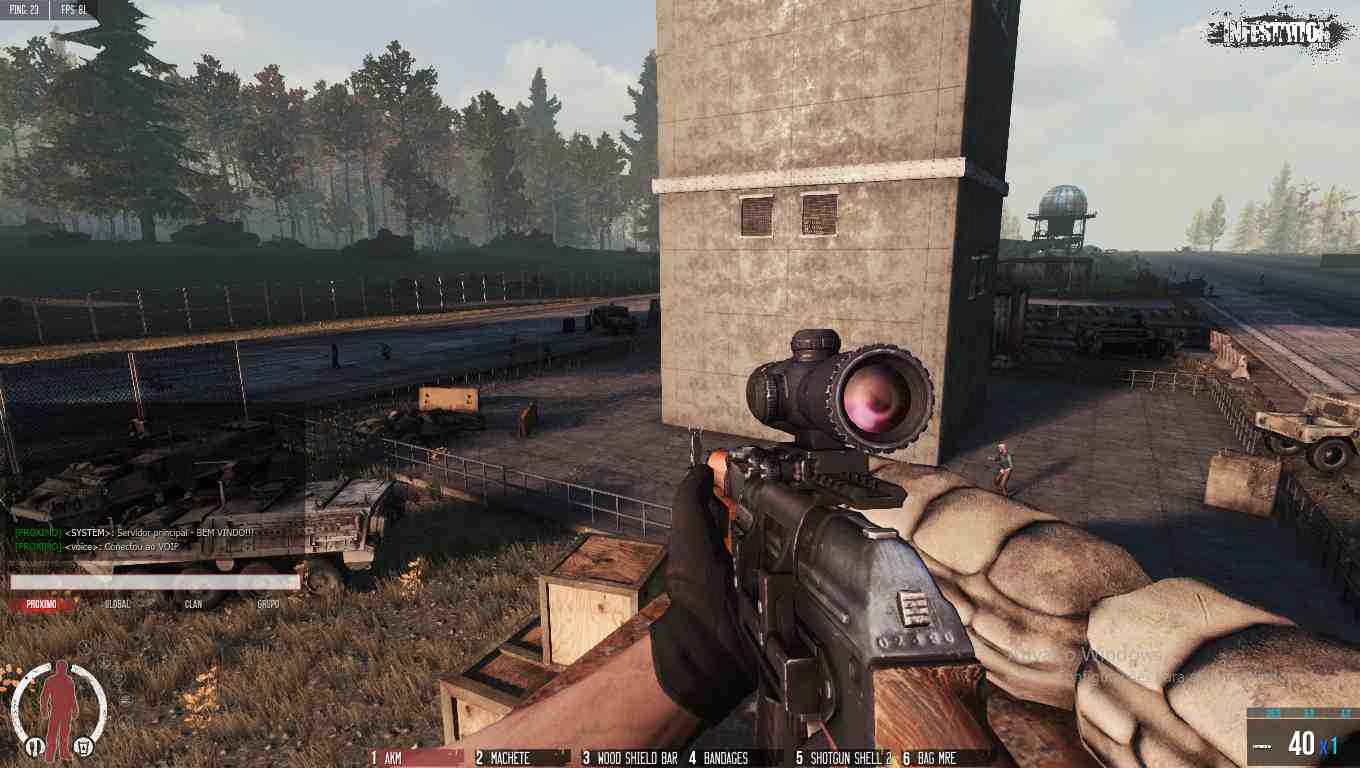This screenshot has width=1360, height=768.
Task: Open the Clan chat channel
Action: pyautogui.click(x=193, y=604)
